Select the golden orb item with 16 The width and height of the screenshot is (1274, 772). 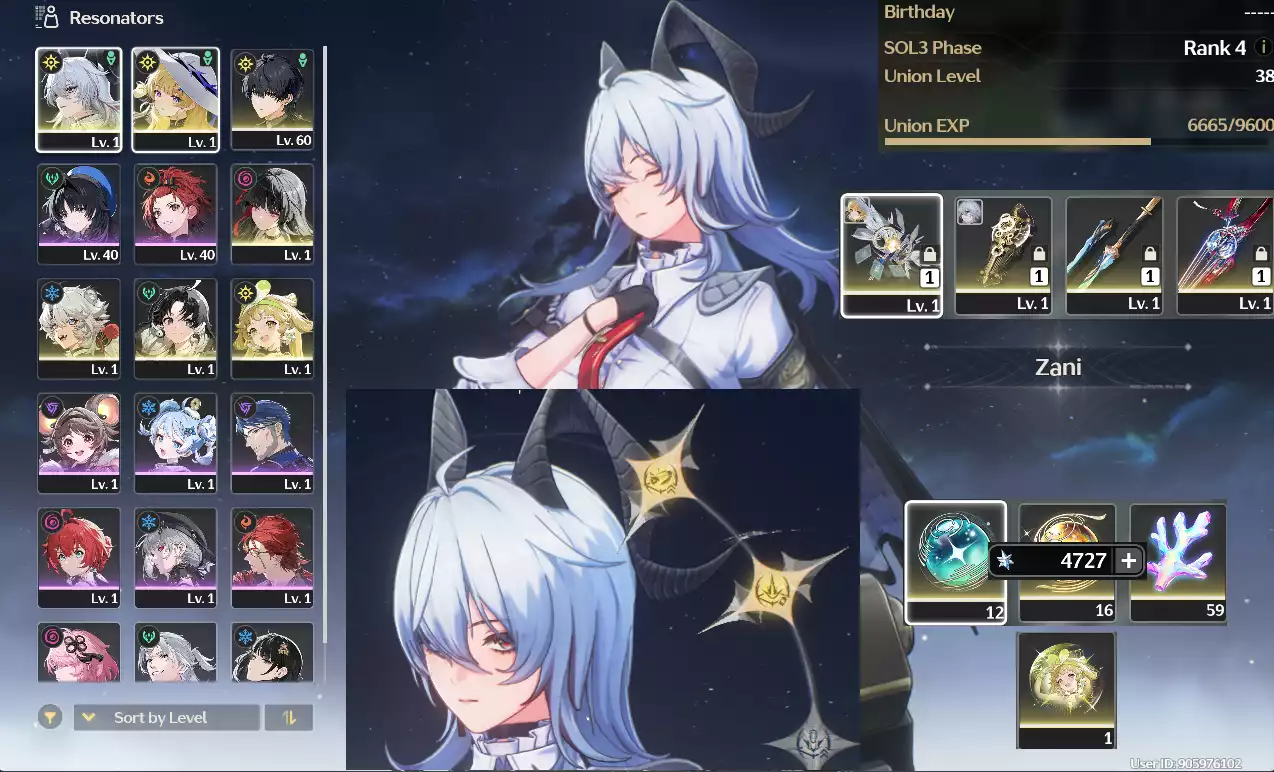click(x=1067, y=561)
